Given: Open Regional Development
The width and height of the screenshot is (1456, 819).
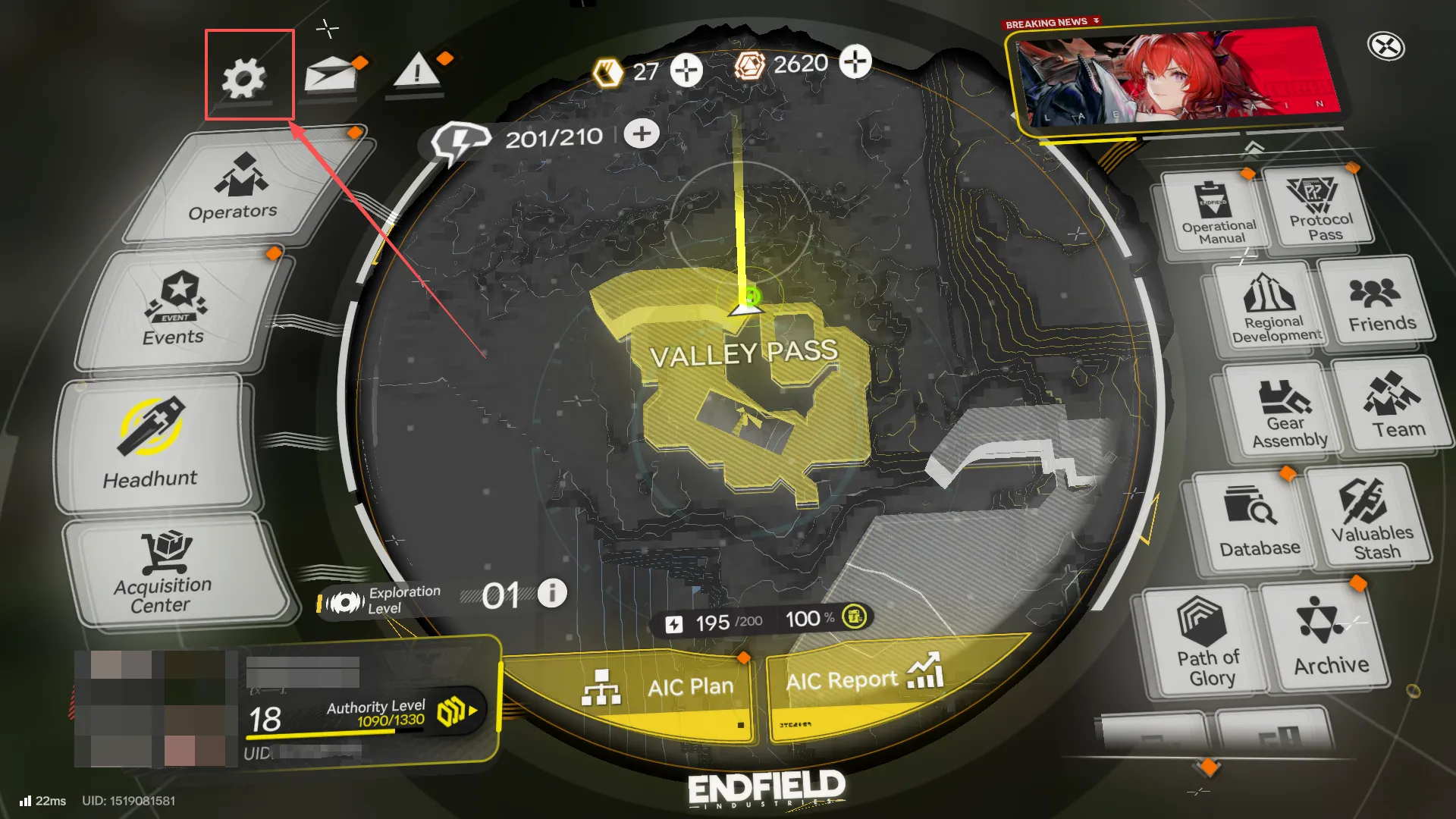Looking at the screenshot, I should [1272, 303].
